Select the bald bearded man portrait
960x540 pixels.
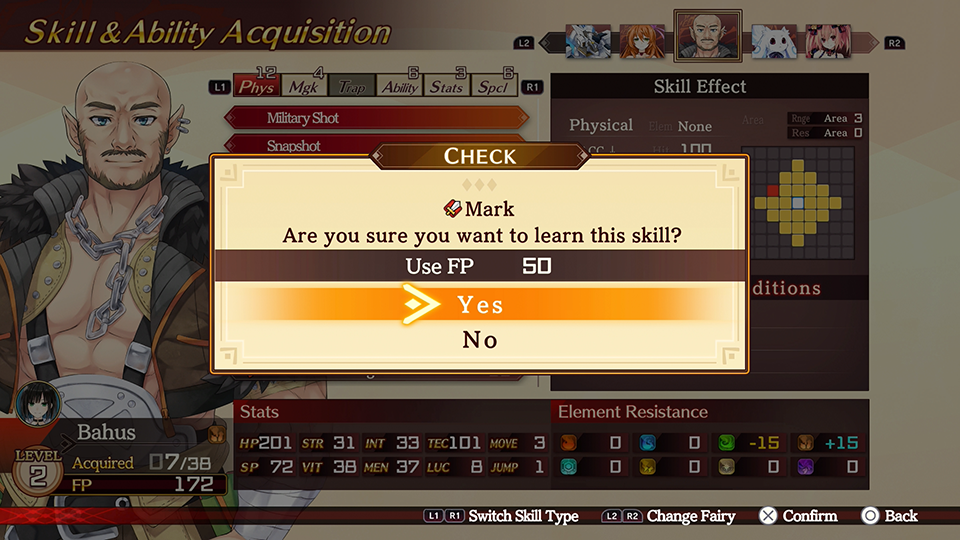tap(707, 37)
